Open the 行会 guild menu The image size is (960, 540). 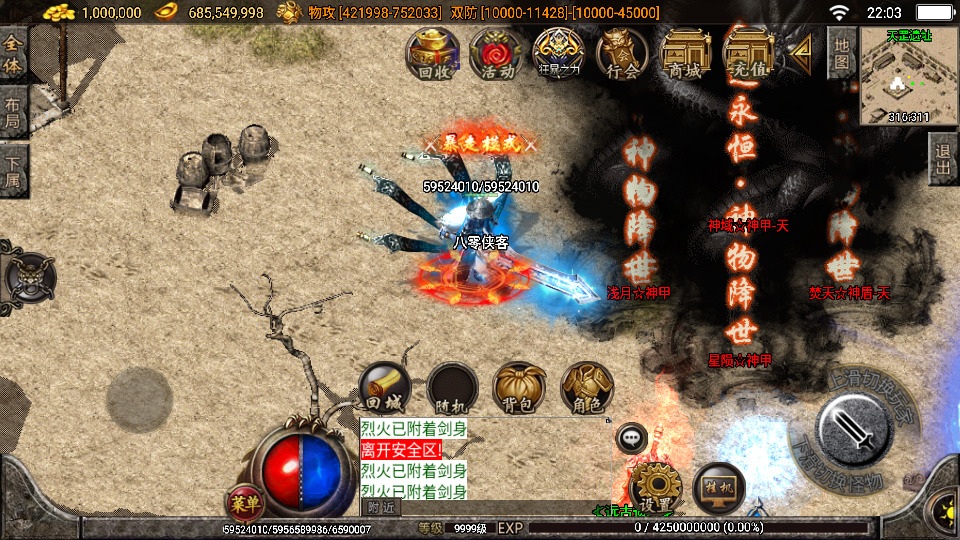click(622, 52)
